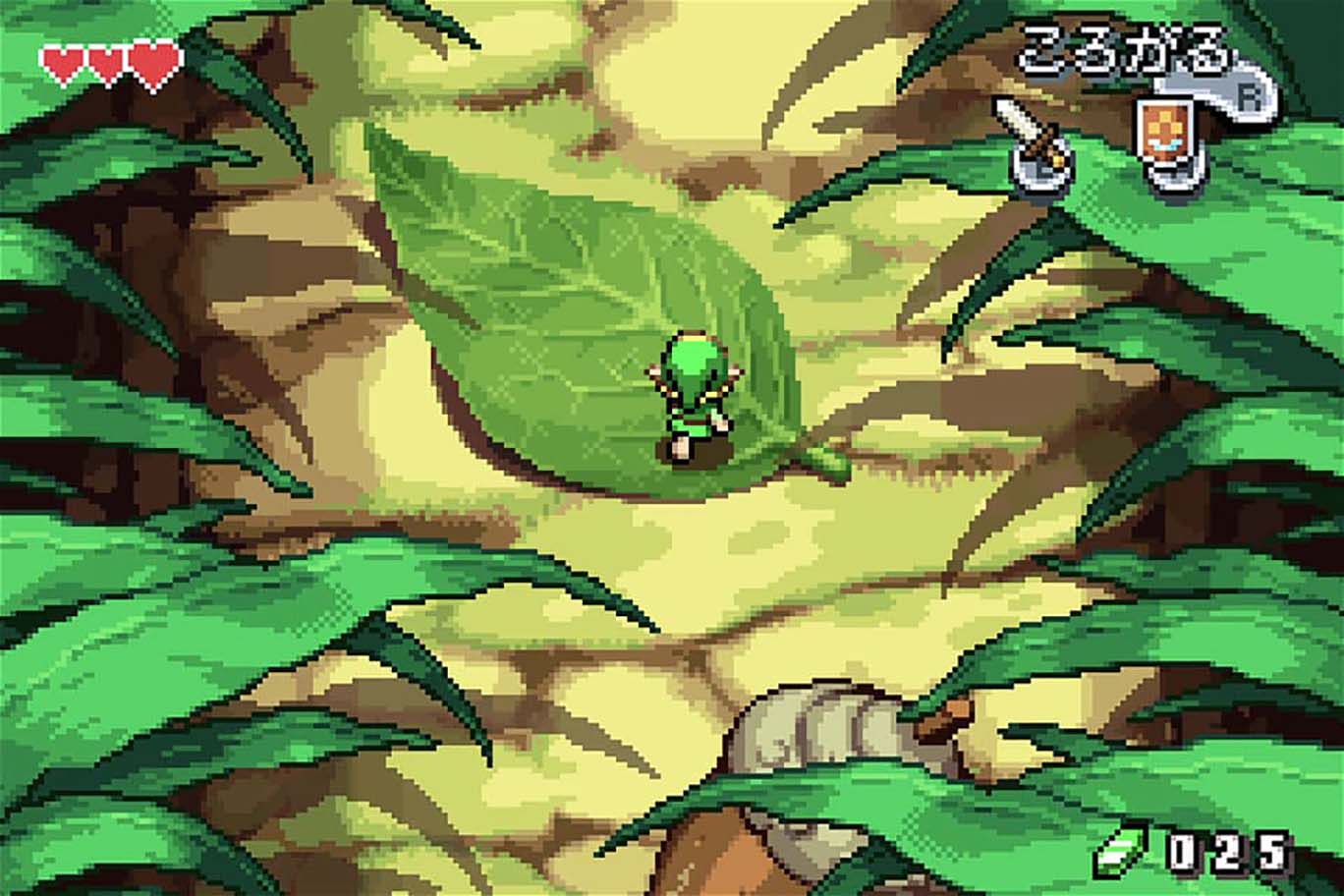The image size is (1344, 896).
Task: Click the leaf's stem on the right
Action: coord(830,460)
